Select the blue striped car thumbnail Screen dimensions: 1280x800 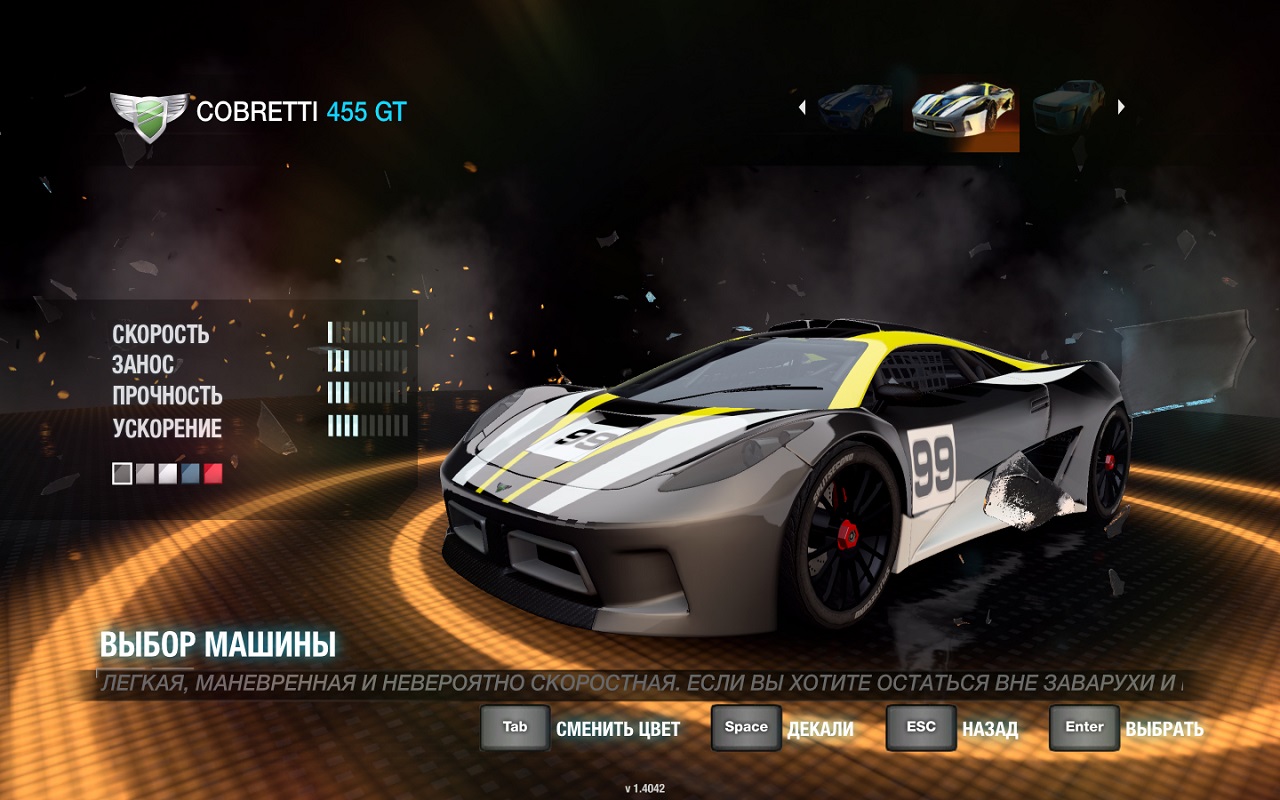pyautogui.click(x=855, y=106)
